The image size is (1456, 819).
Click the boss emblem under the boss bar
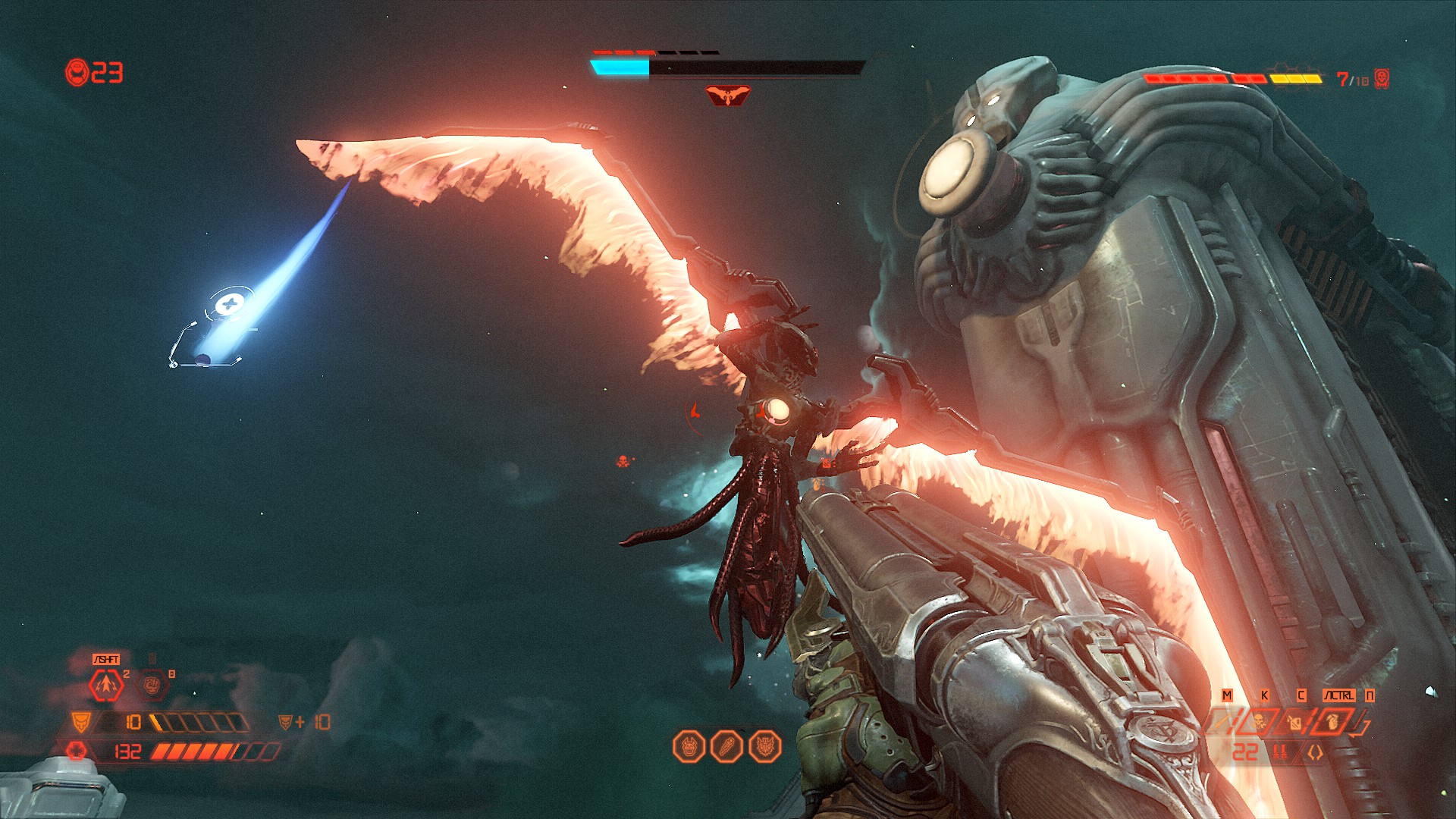tap(727, 96)
